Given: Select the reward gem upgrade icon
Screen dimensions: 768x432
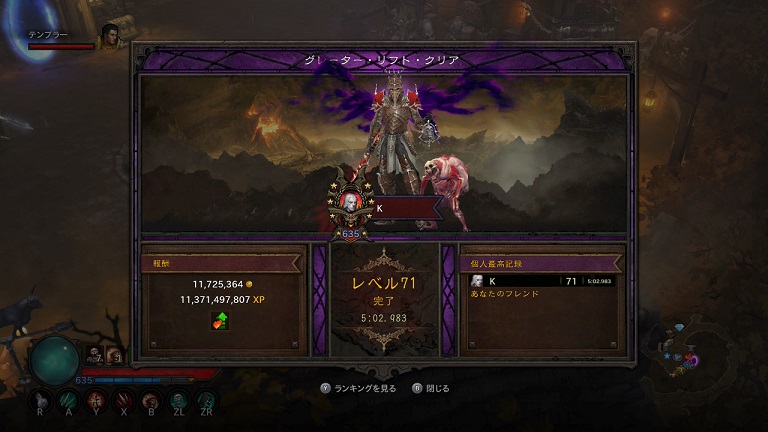Looking at the screenshot, I should click(x=219, y=320).
